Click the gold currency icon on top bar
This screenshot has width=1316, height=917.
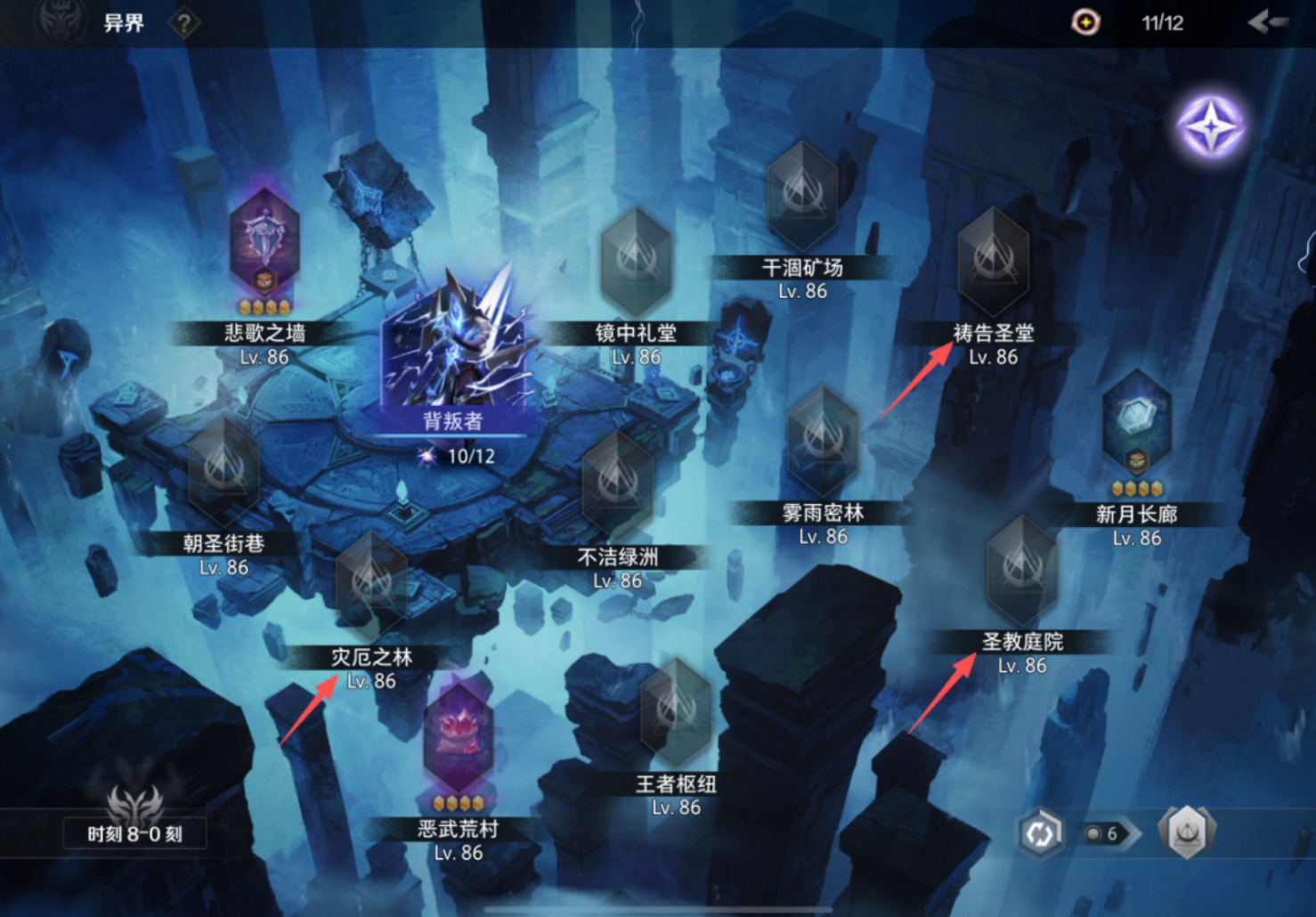[1085, 23]
